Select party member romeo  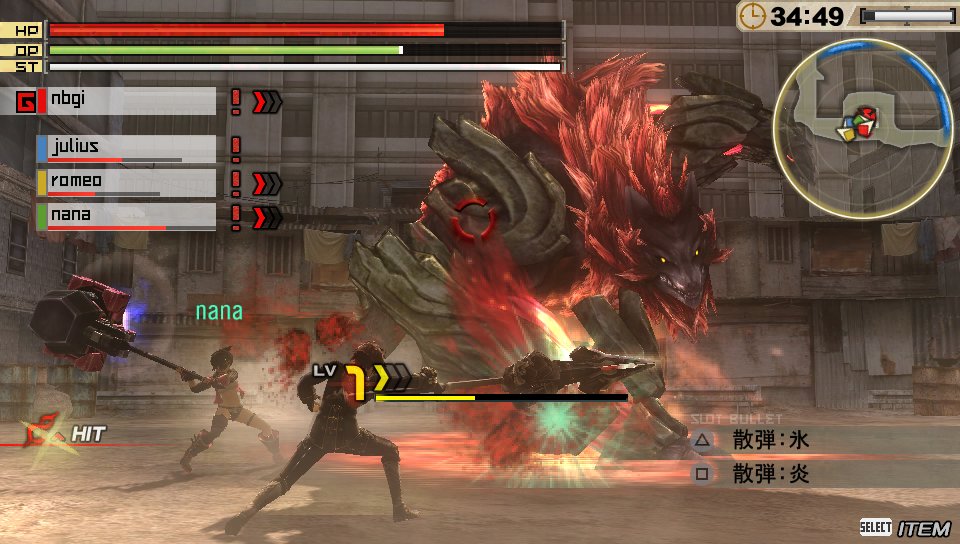[127, 182]
